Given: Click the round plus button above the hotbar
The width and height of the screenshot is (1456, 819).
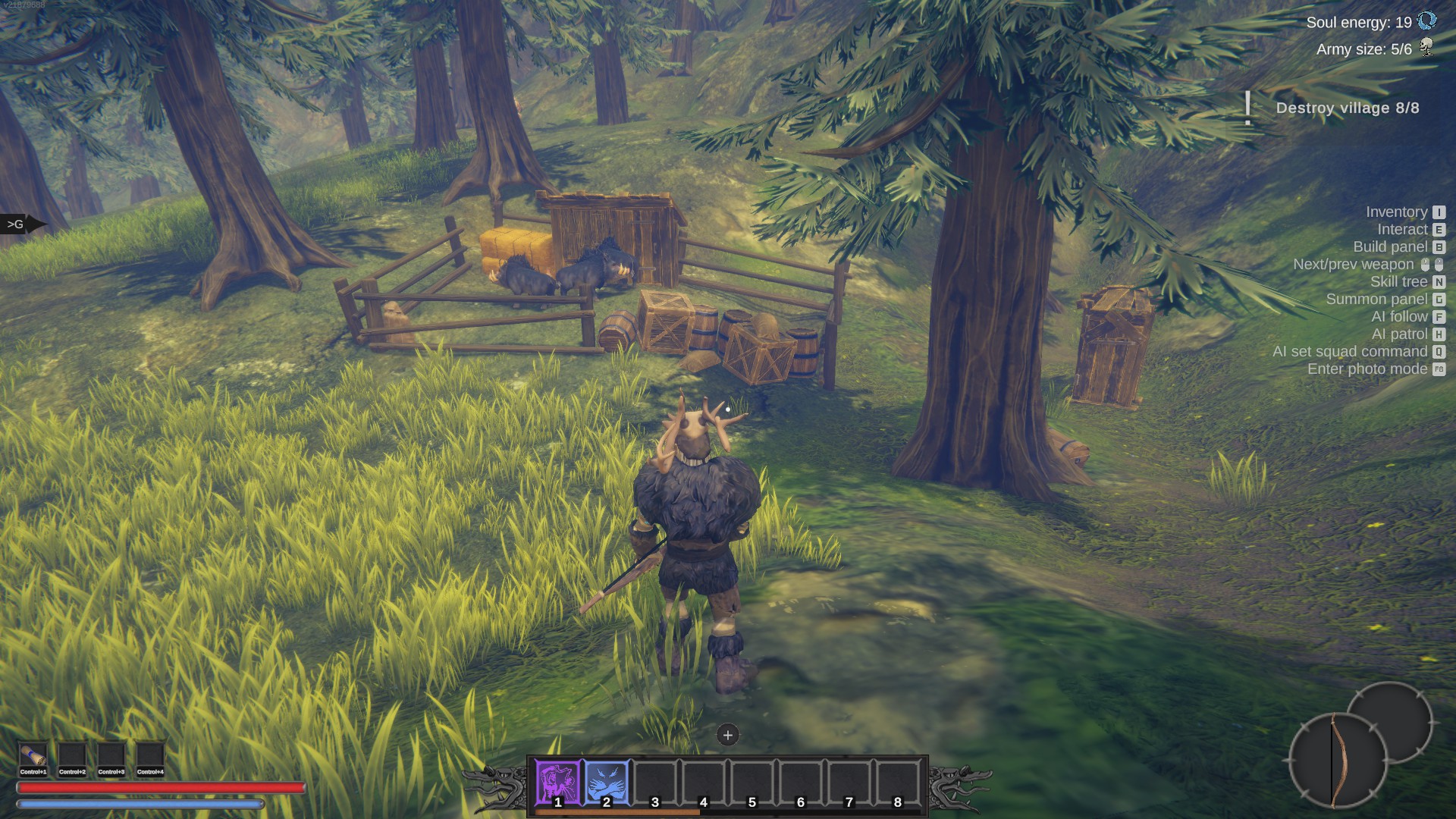Looking at the screenshot, I should coord(727,735).
